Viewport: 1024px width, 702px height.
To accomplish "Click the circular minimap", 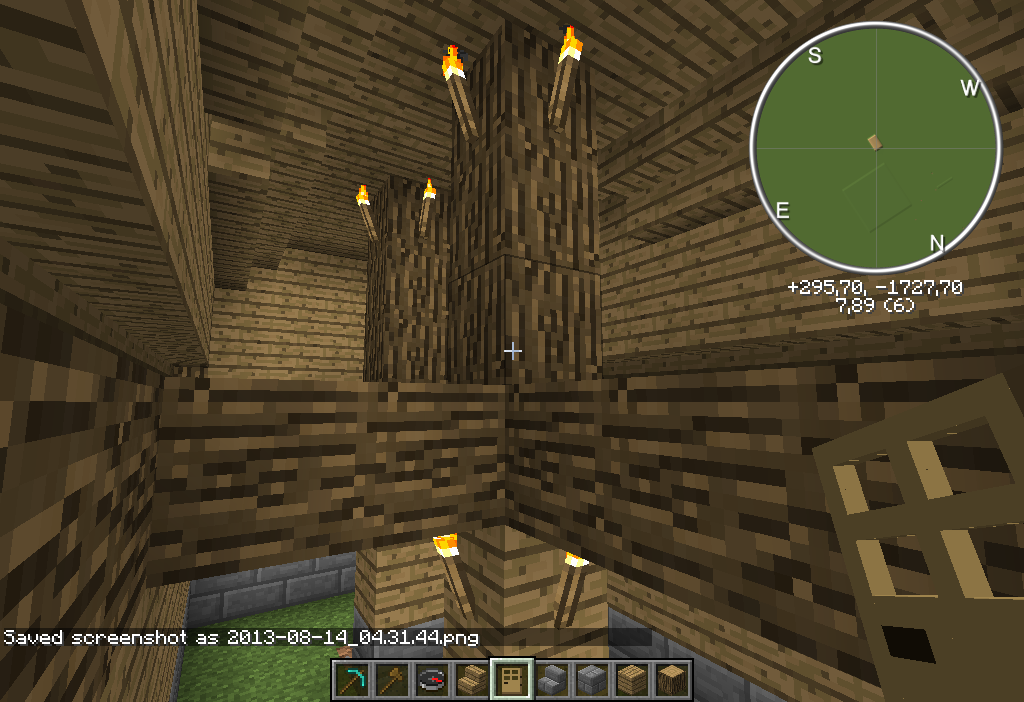I will (876, 148).
